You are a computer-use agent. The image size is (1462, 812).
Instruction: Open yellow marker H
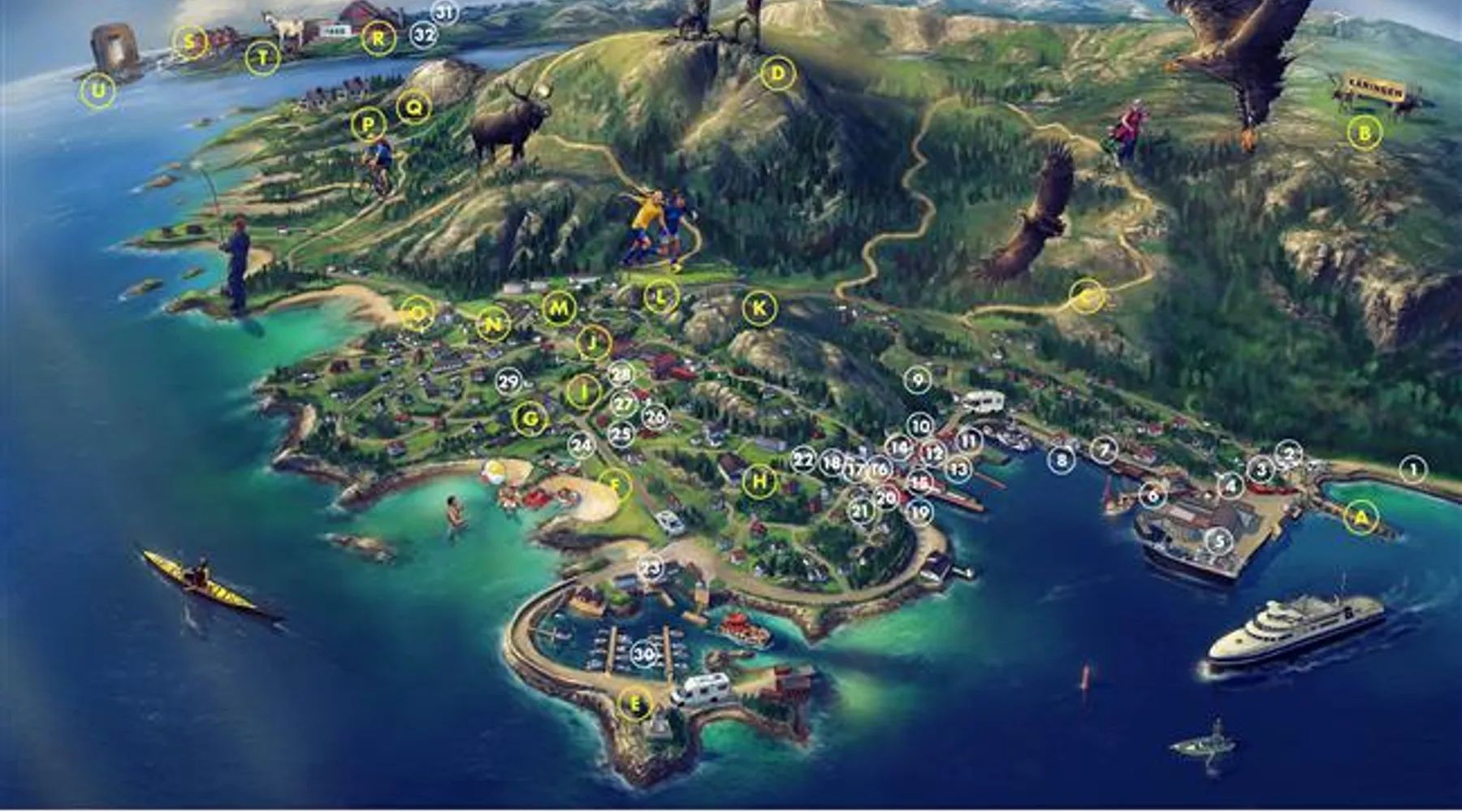tap(759, 482)
